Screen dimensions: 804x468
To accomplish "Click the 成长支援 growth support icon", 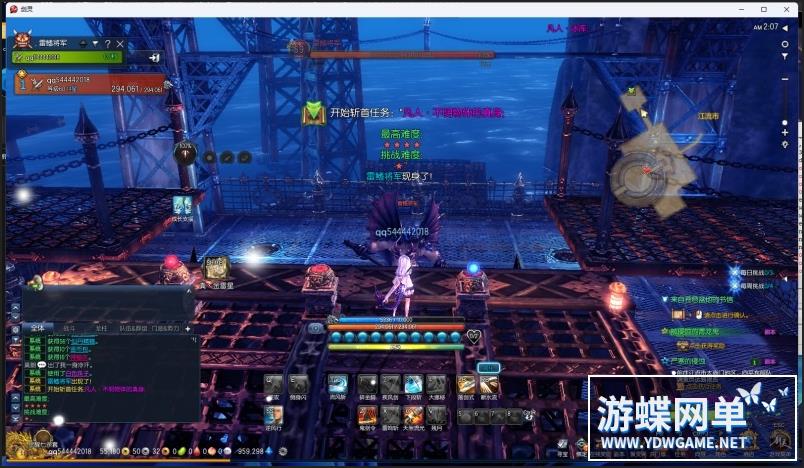I will (182, 205).
